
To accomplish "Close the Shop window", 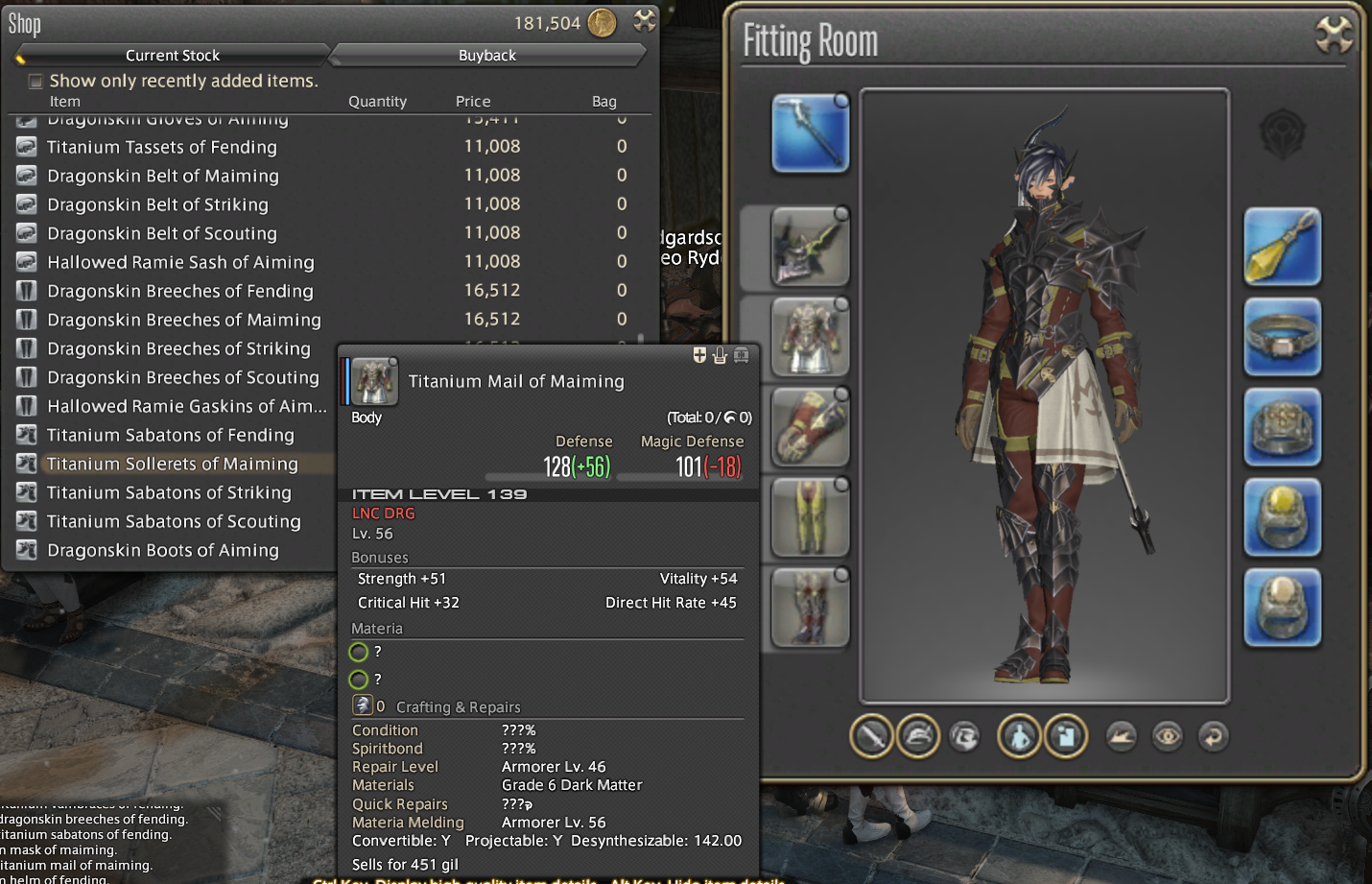I will point(645,20).
